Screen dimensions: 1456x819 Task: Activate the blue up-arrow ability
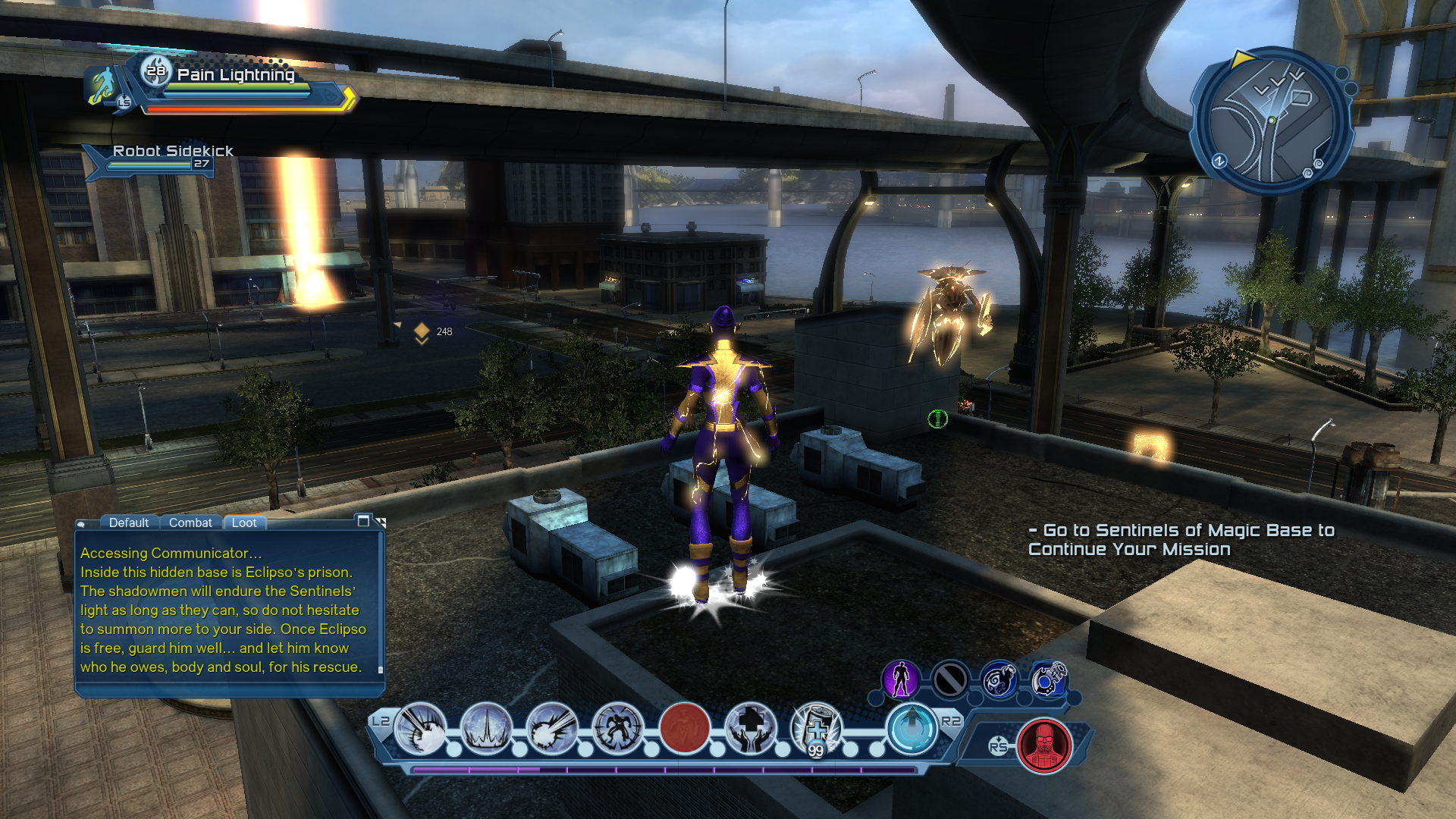pos(912,729)
